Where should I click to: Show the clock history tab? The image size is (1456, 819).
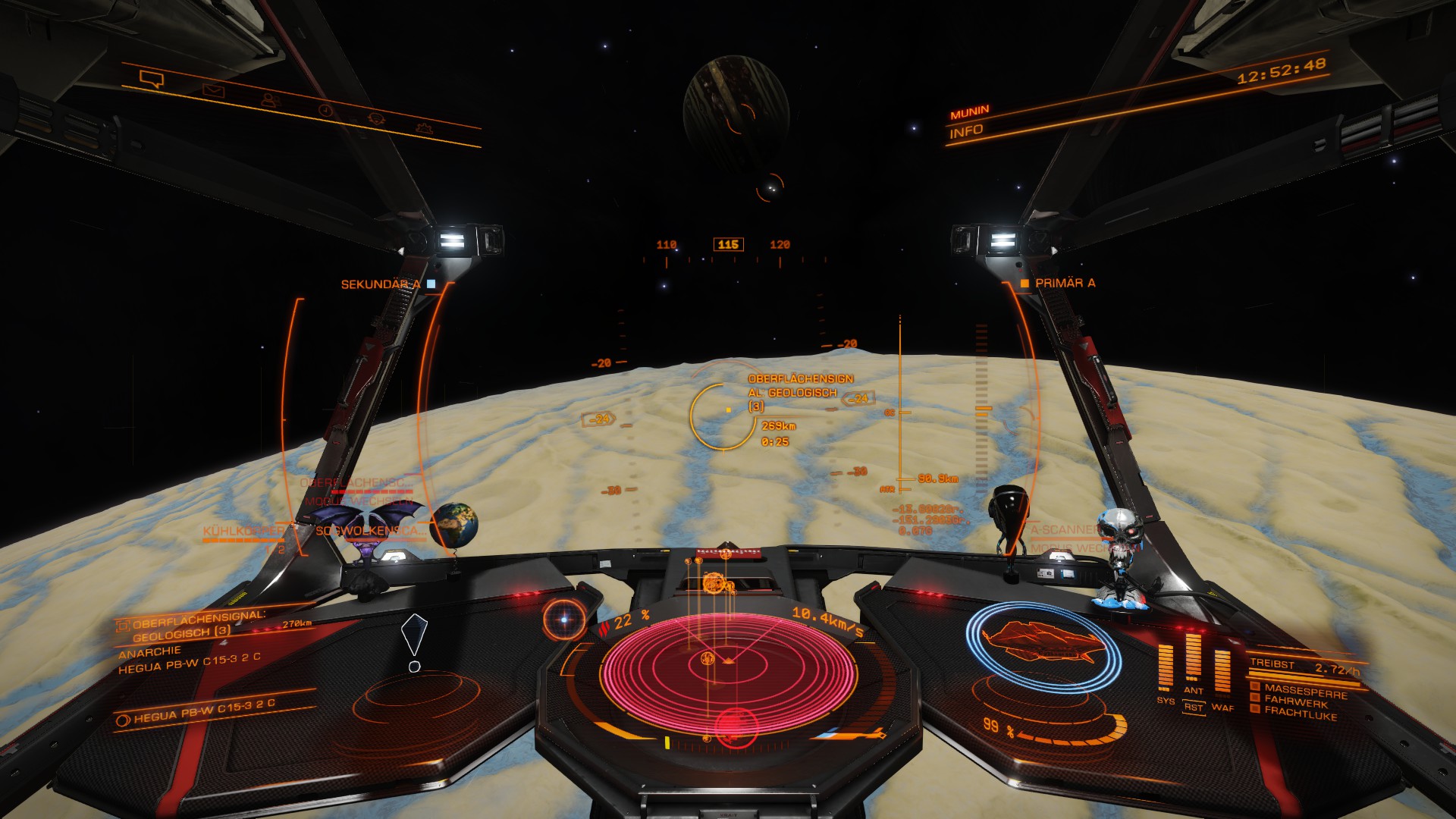click(x=325, y=110)
